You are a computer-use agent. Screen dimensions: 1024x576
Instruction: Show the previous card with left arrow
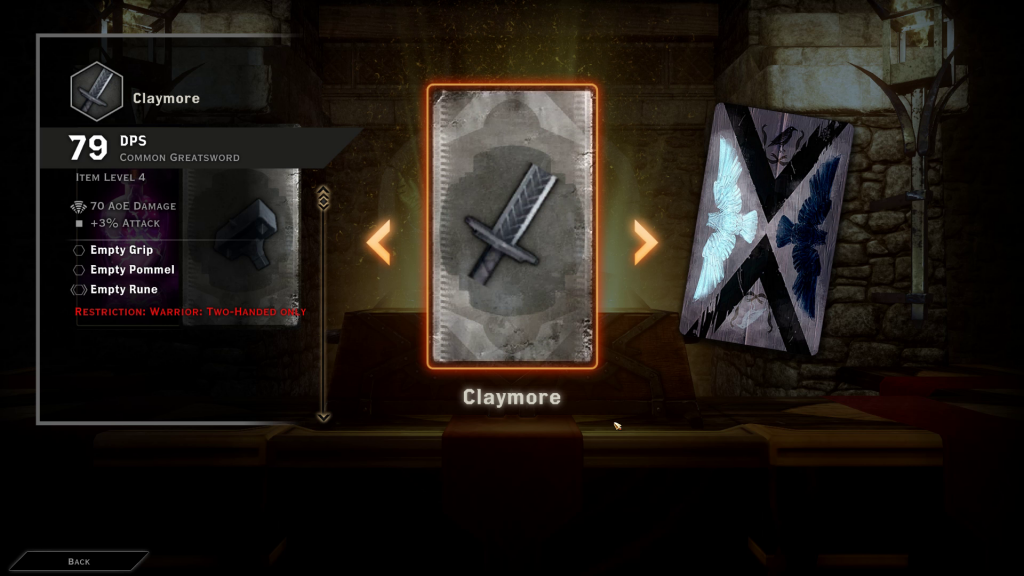tap(377, 242)
